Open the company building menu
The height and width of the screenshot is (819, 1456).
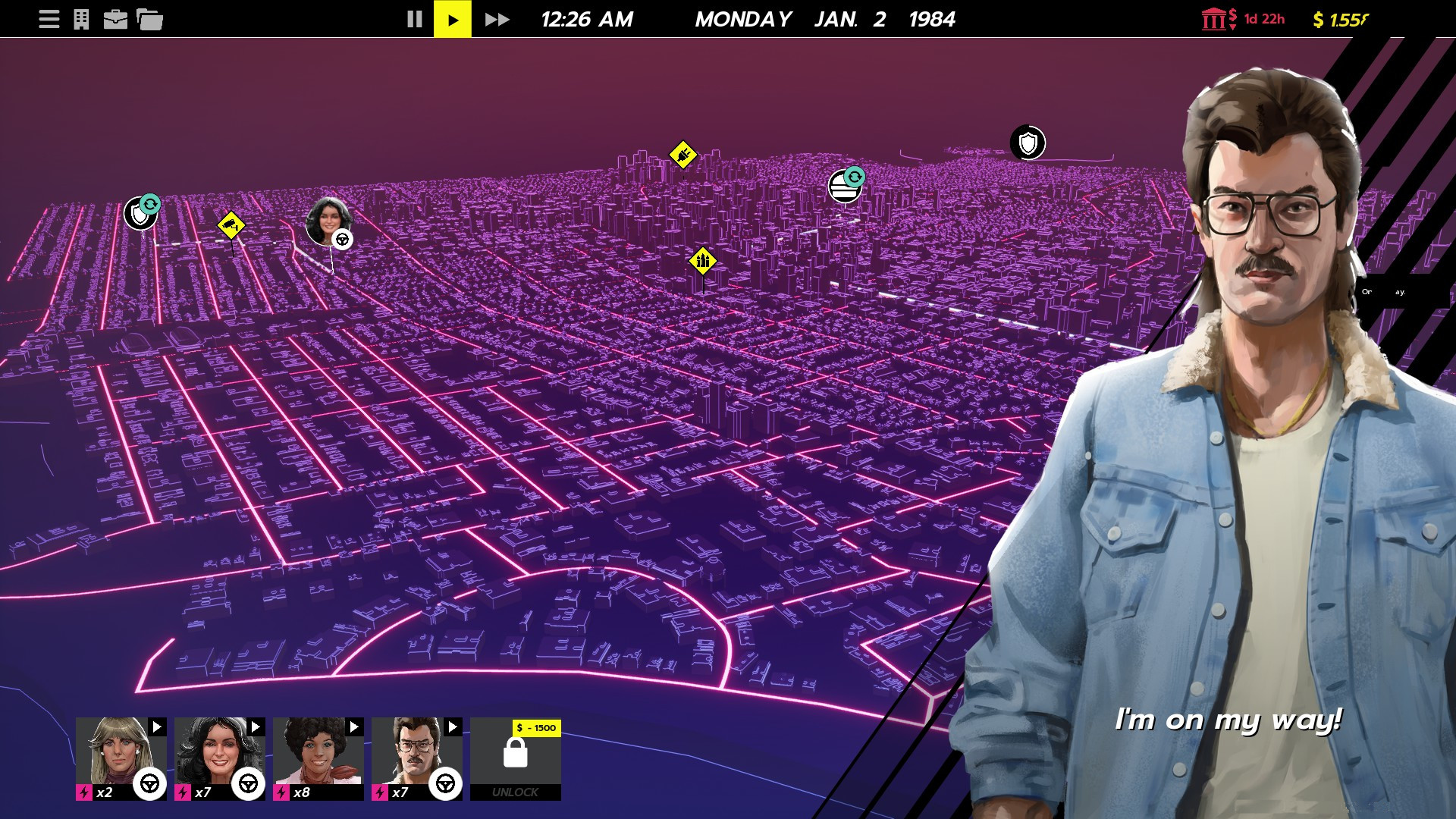tap(80, 18)
